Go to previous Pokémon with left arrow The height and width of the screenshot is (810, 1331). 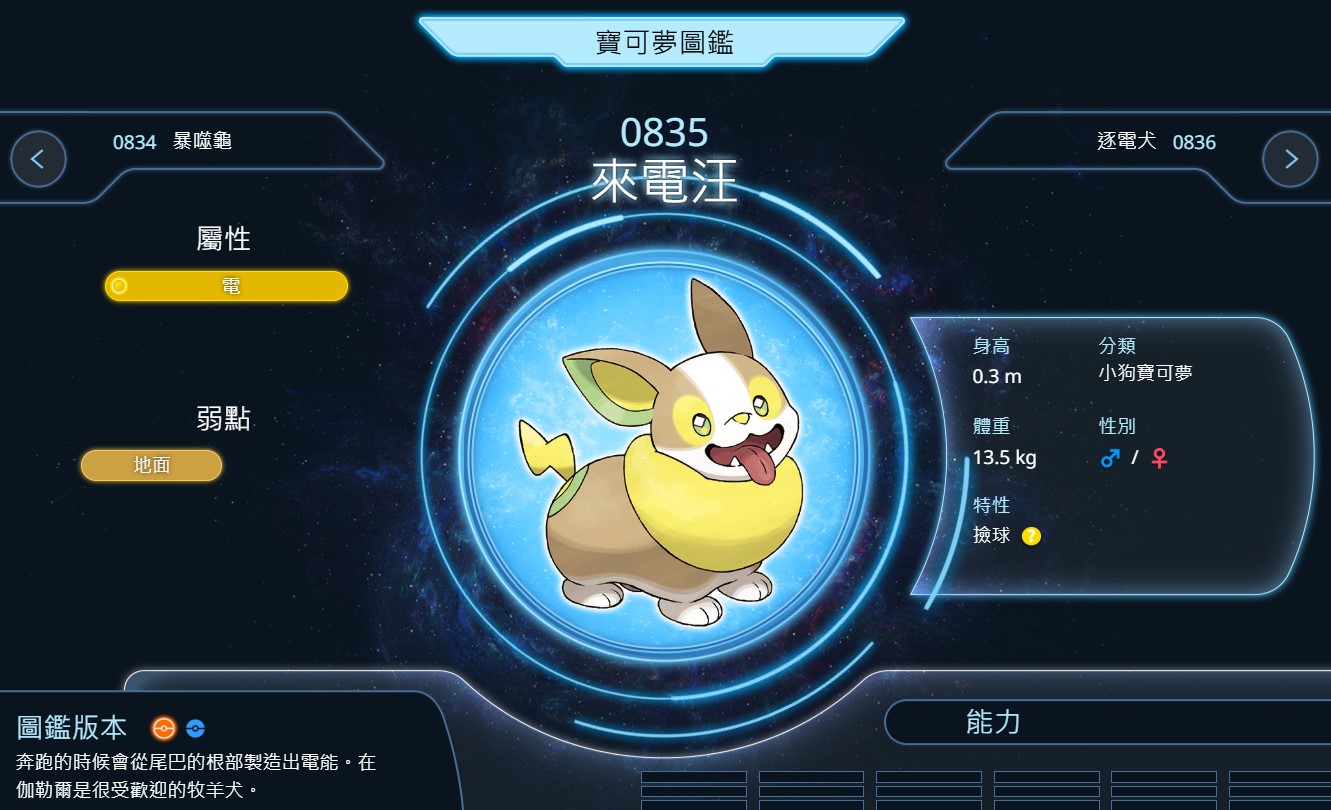(38, 159)
